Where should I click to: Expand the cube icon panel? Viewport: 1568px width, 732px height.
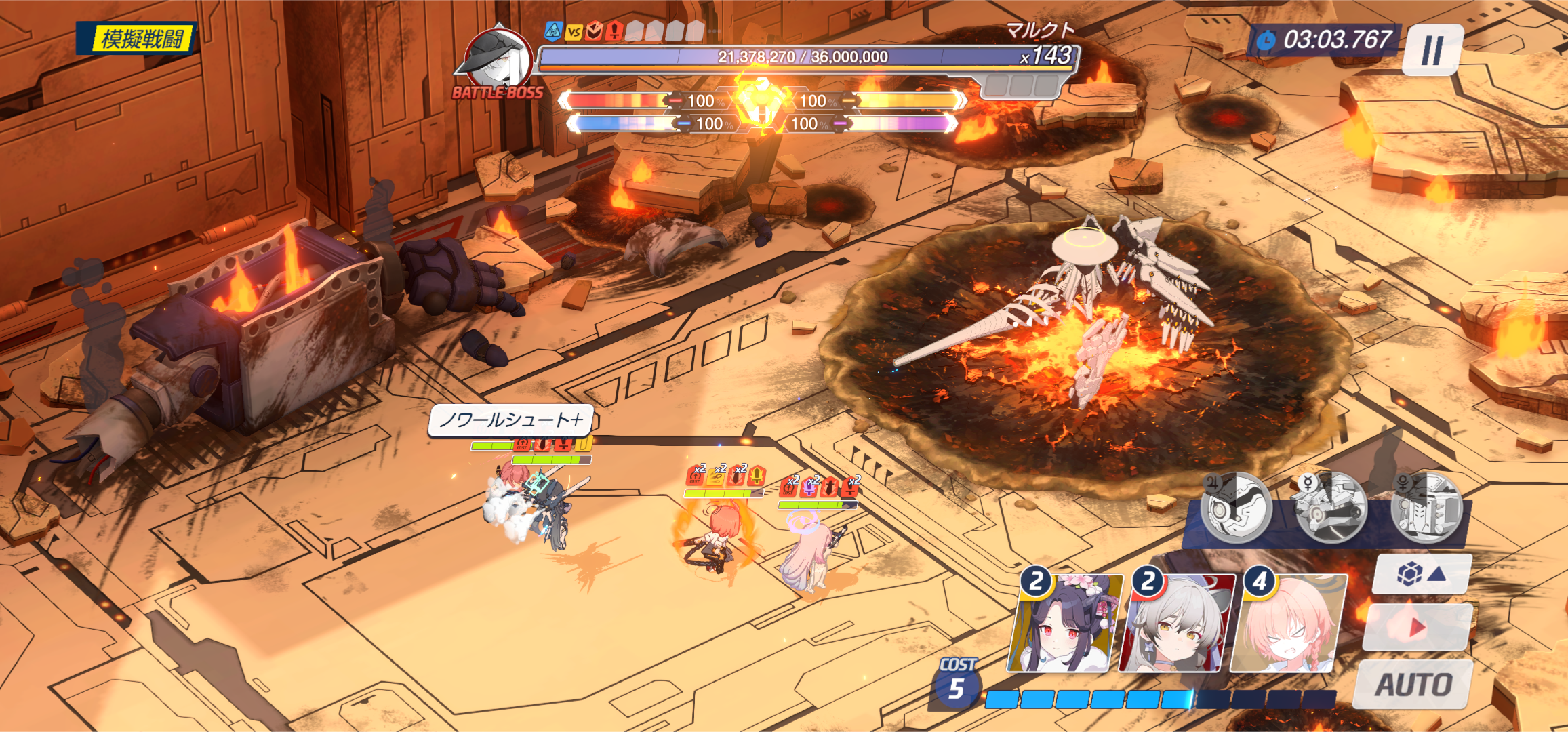coord(1421,575)
